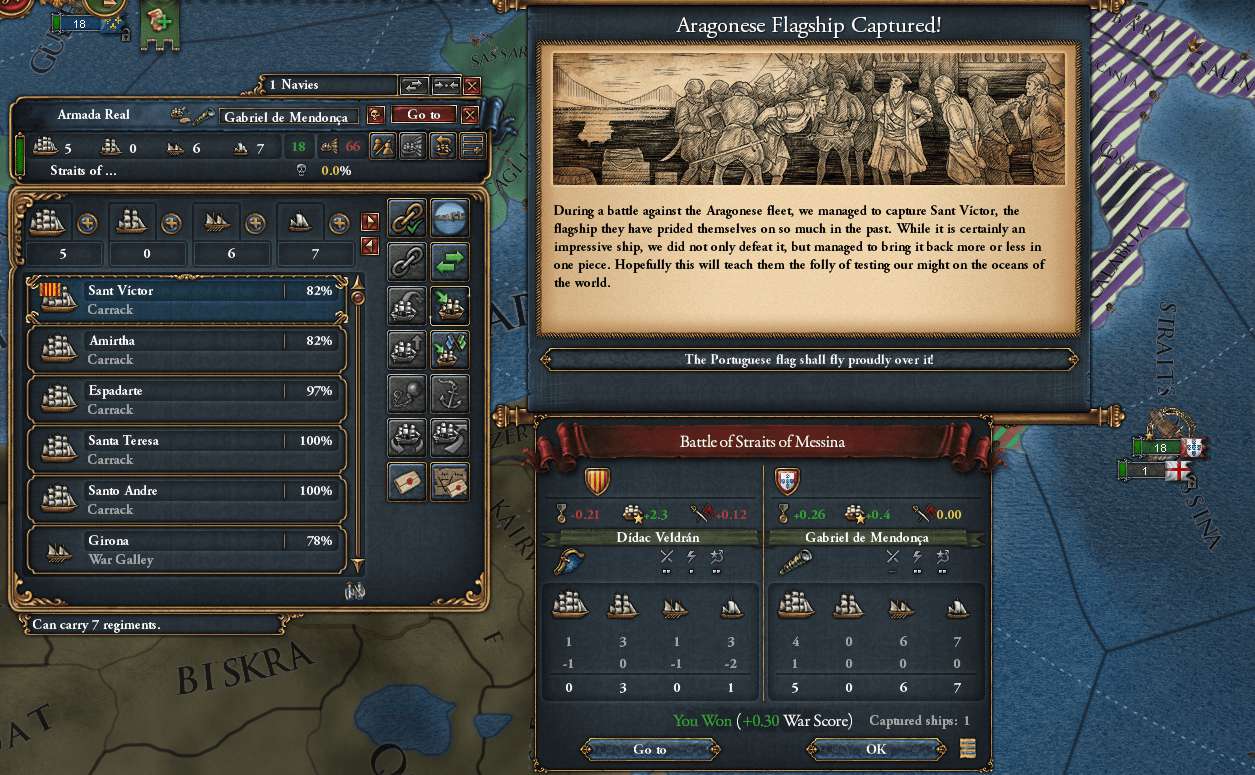Click the sealed letter mission icon
This screenshot has height=775, width=1255.
click(x=407, y=482)
